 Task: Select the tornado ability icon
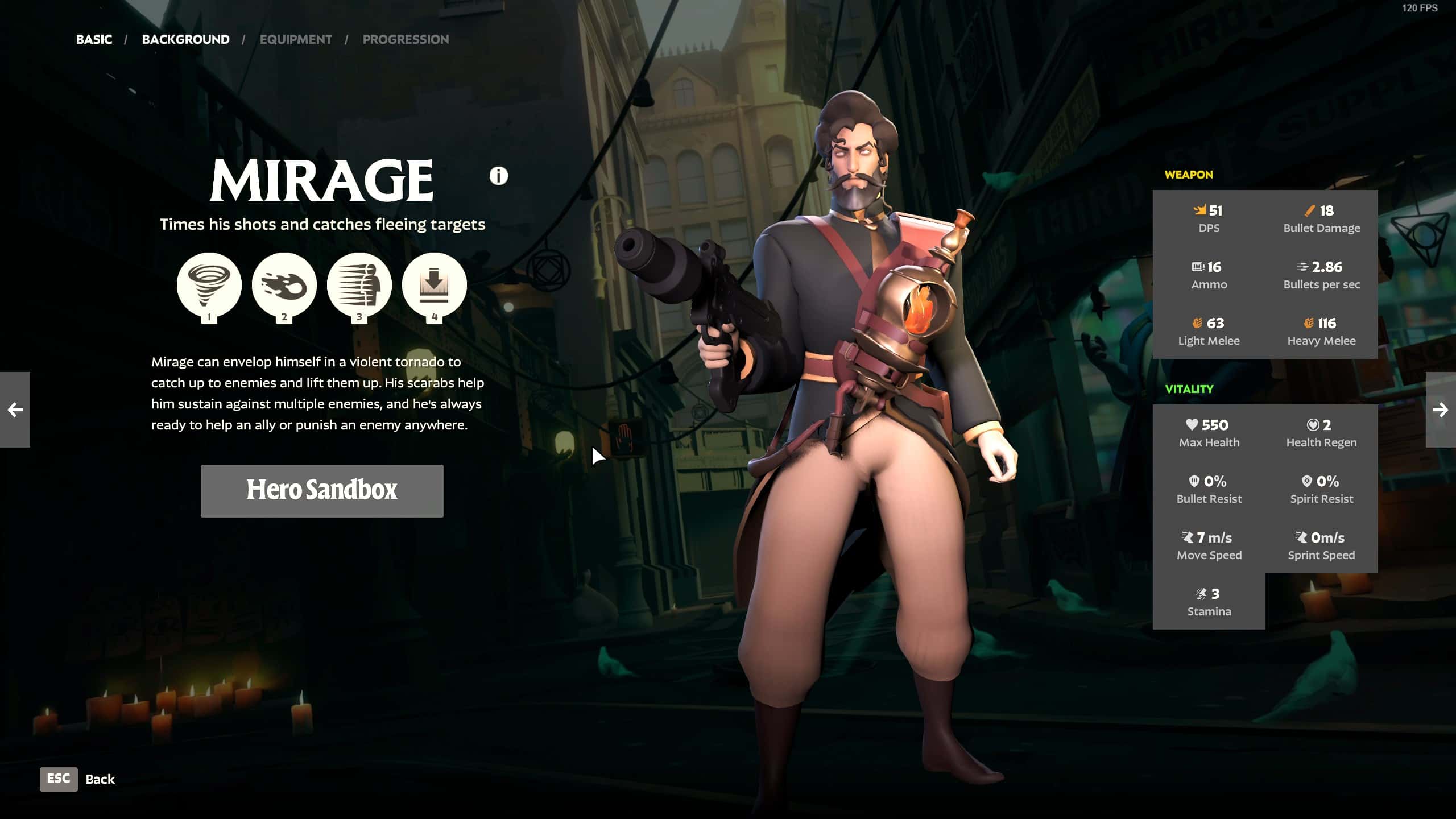[209, 285]
